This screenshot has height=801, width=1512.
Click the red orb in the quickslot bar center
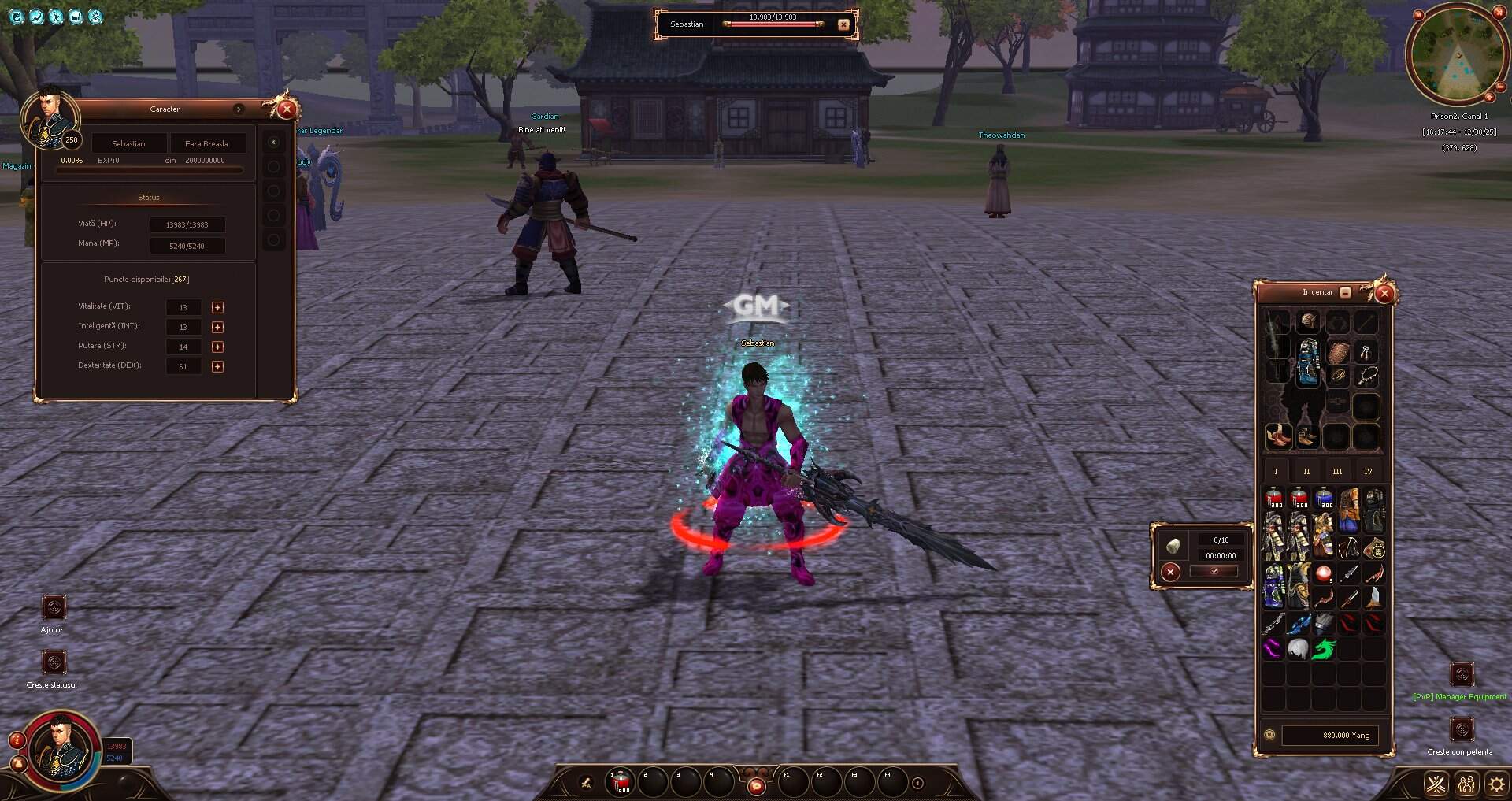click(757, 784)
